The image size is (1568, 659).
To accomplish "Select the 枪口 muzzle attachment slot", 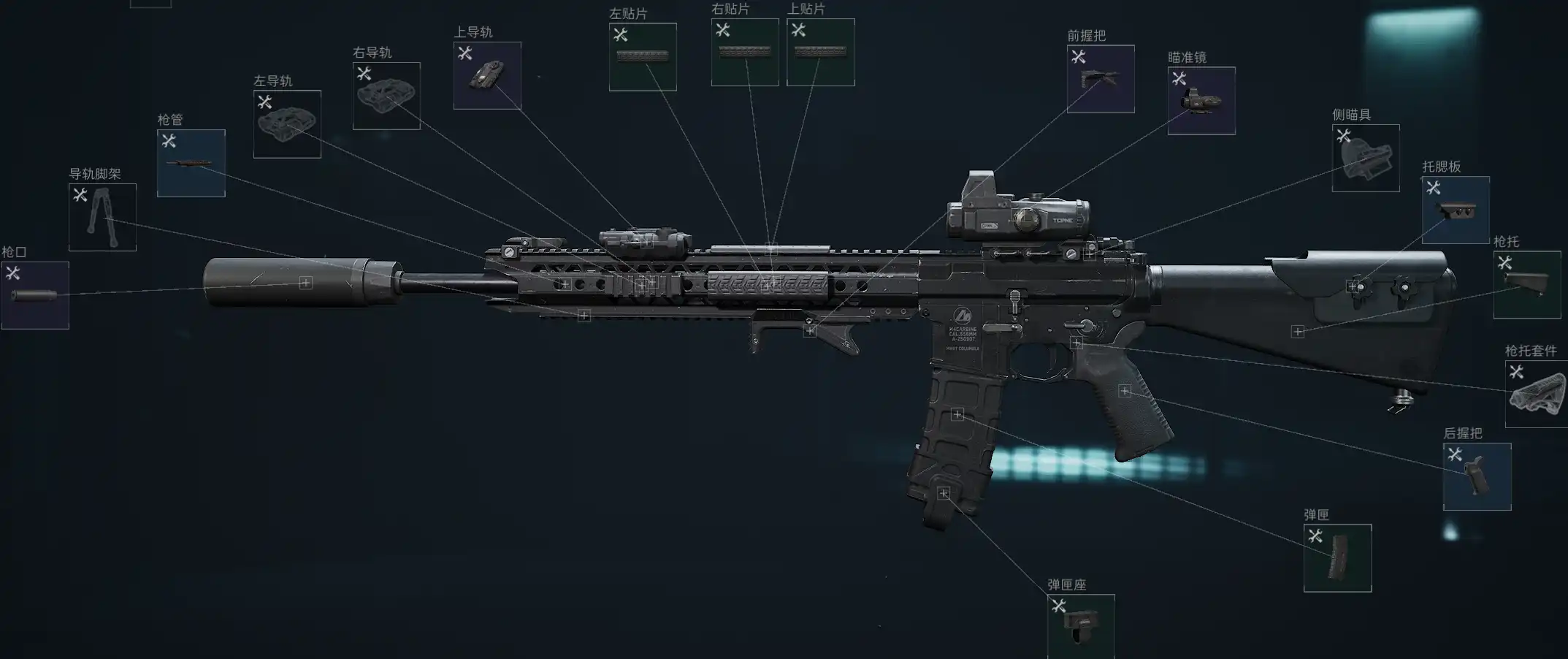I will 35,295.
